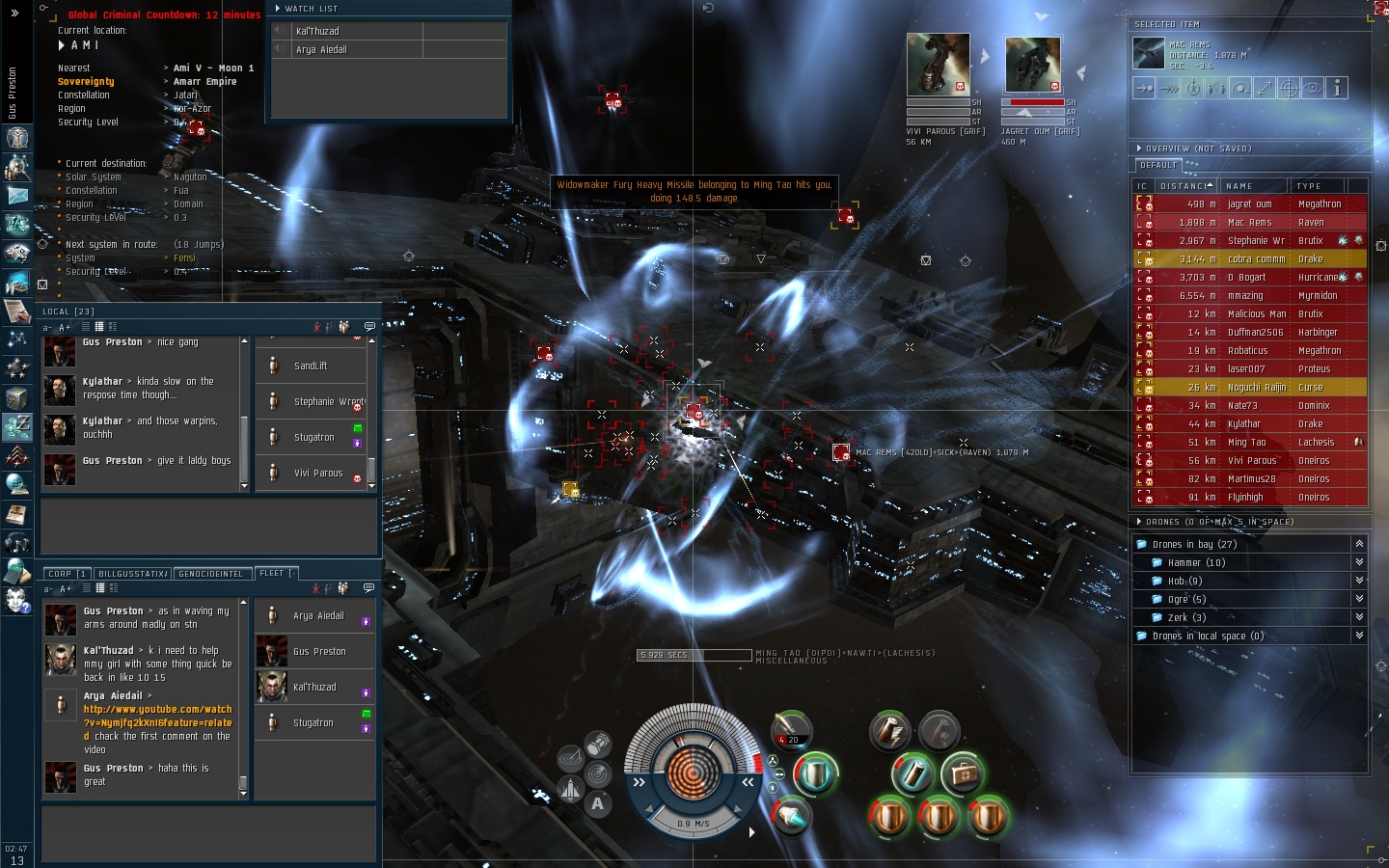Choose Noguchi Raijin Curse in overview
Image resolution: width=1389 pixels, height=868 pixels.
(x=1250, y=388)
